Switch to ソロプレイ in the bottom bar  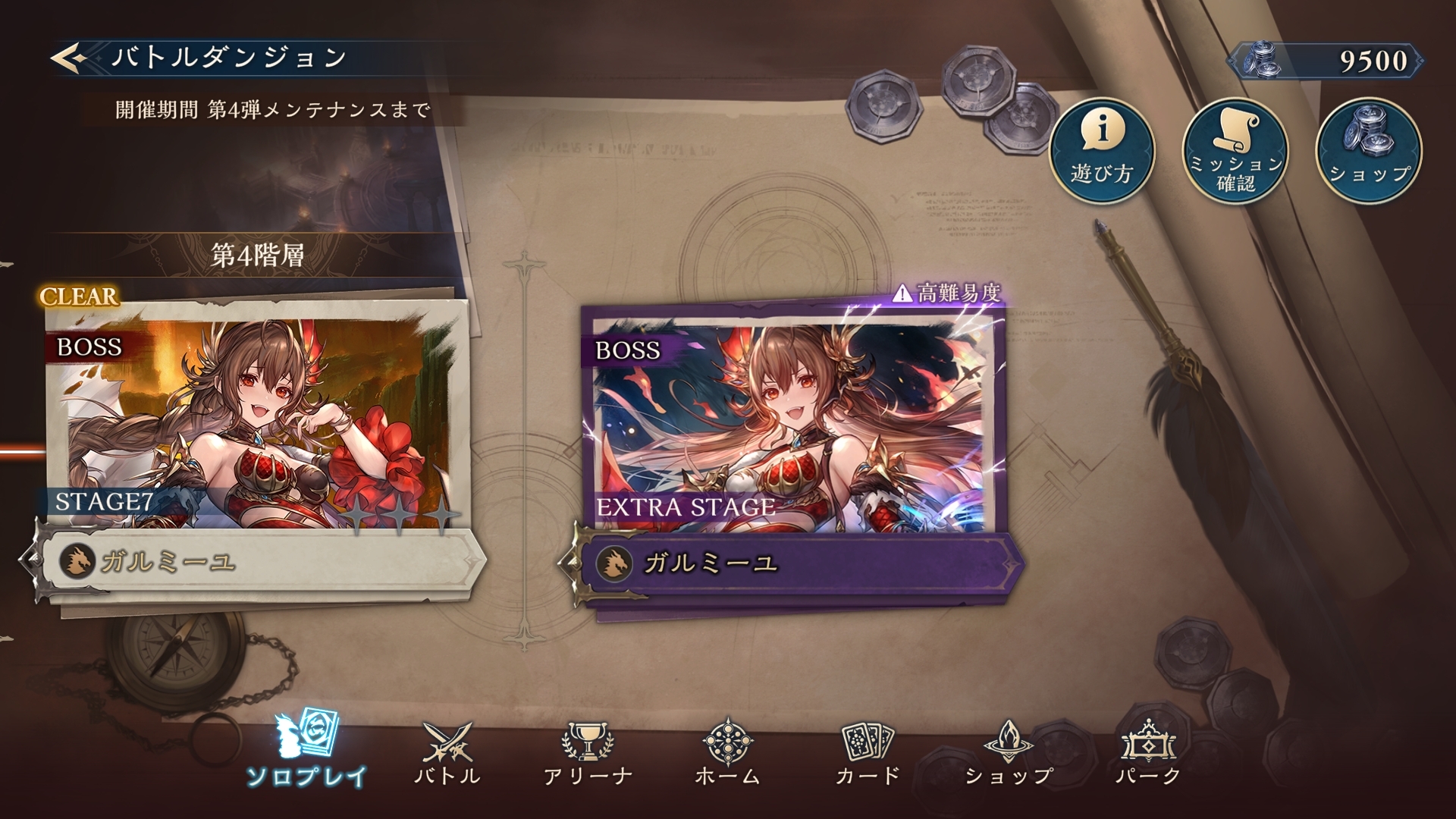click(307, 751)
